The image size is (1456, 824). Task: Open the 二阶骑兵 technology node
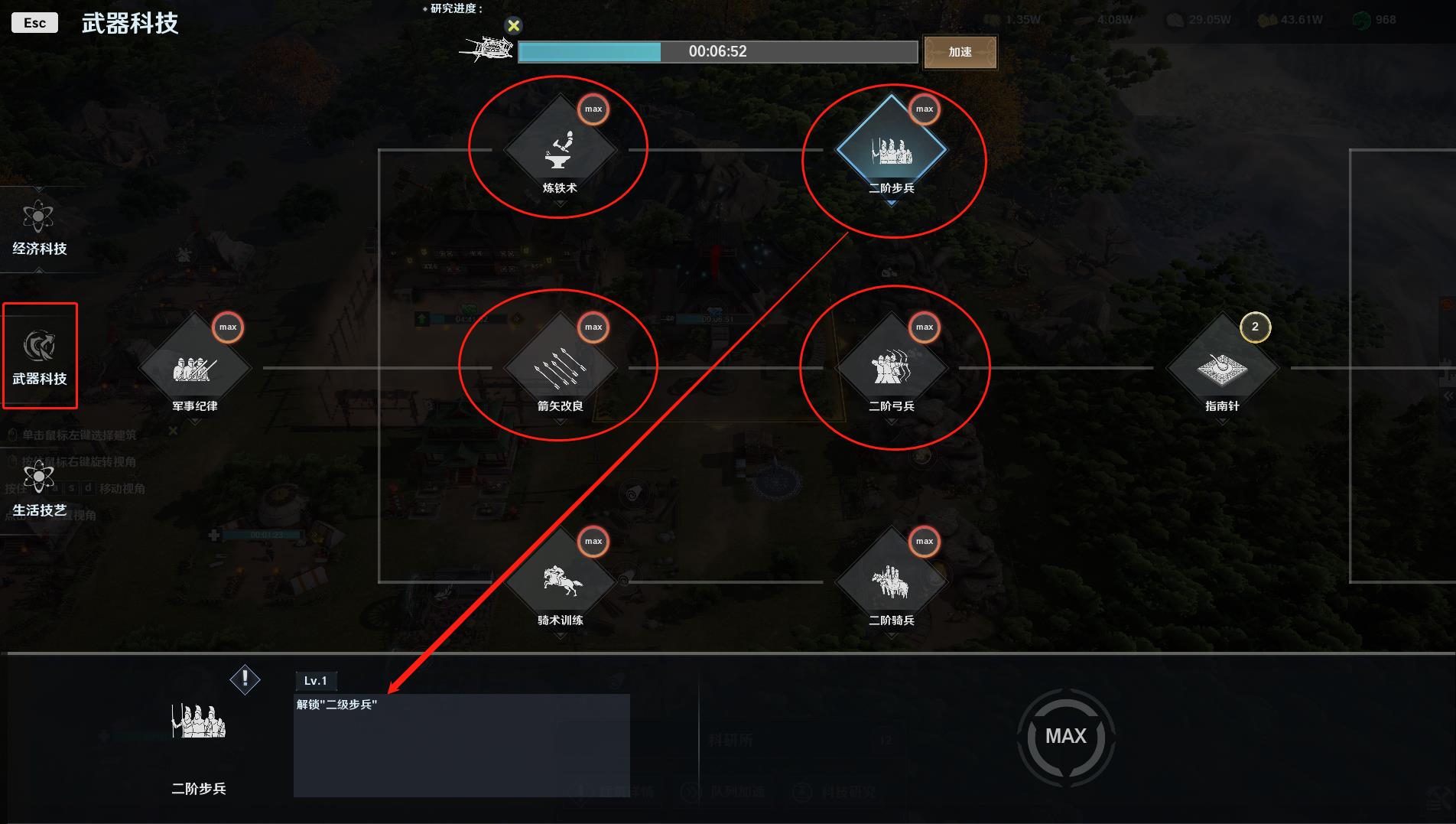point(891,582)
